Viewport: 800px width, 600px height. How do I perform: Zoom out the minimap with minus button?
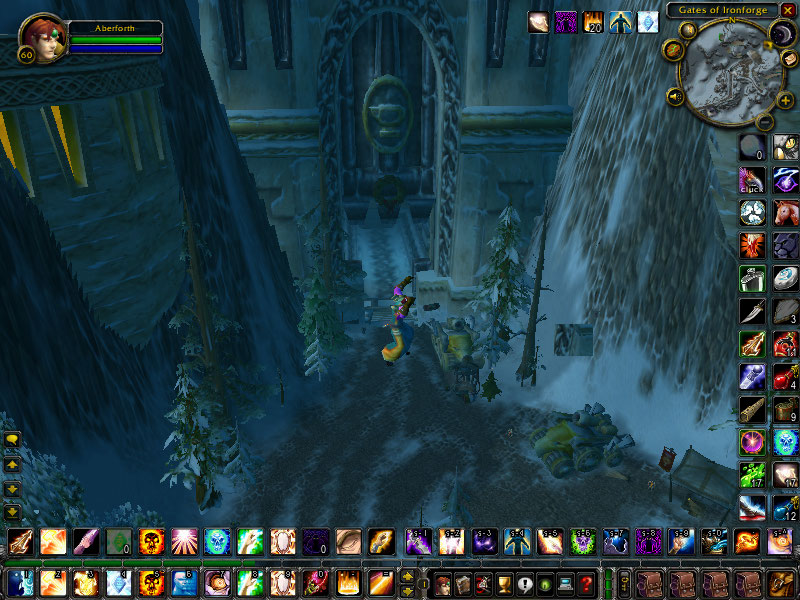pos(762,121)
